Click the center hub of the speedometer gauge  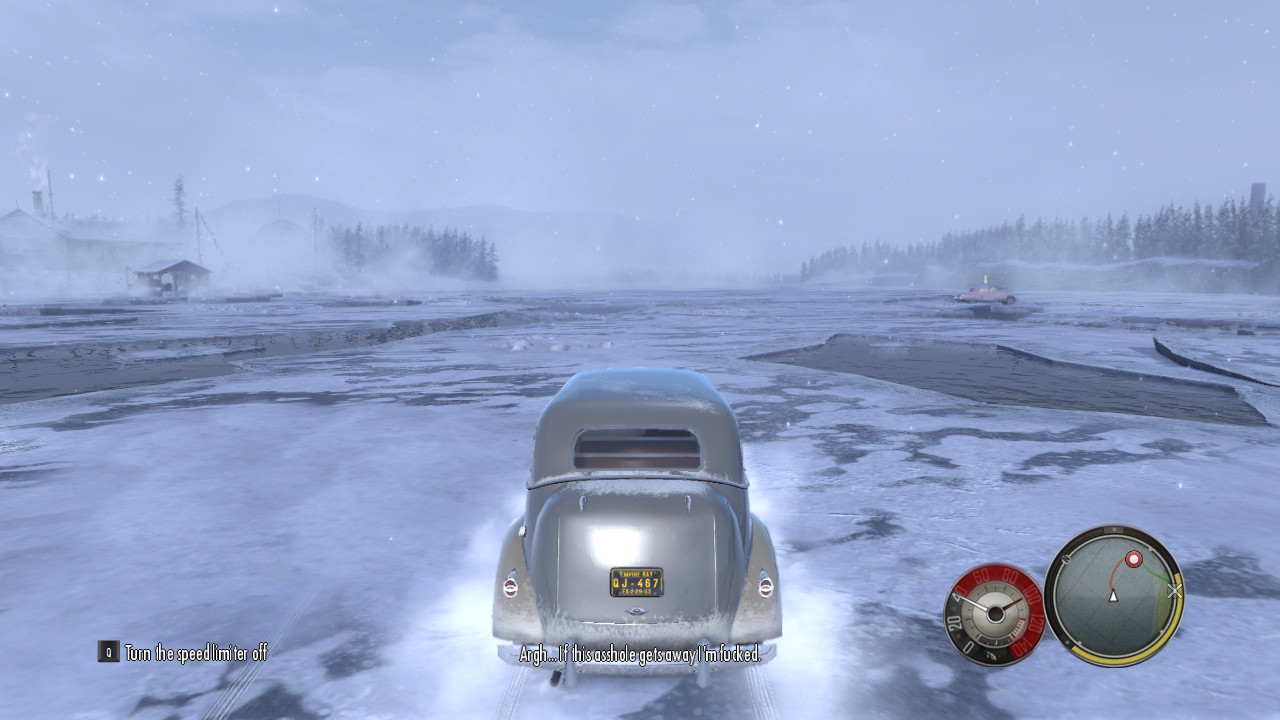coord(995,615)
